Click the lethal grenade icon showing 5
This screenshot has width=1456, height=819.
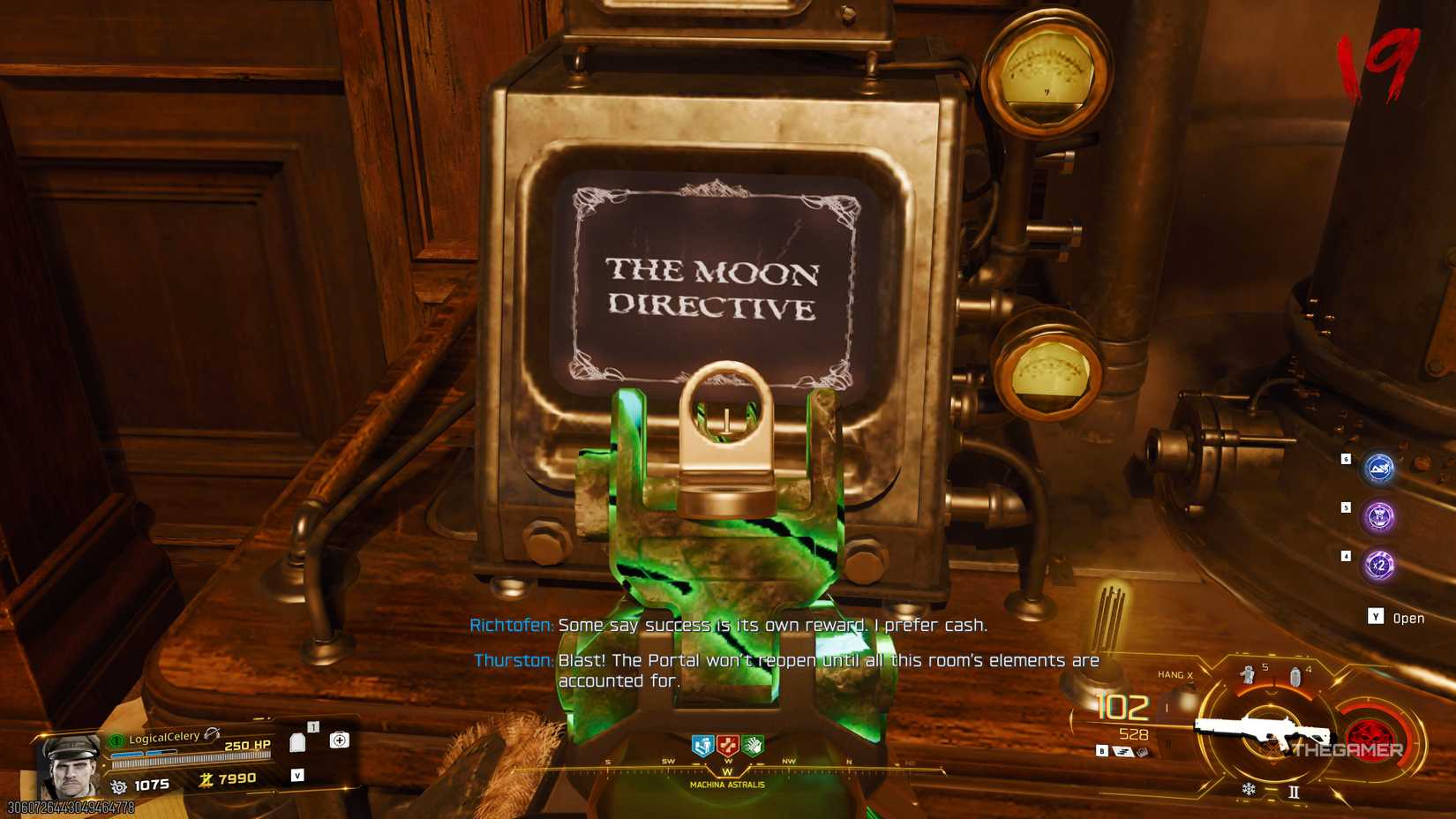pos(1249,675)
